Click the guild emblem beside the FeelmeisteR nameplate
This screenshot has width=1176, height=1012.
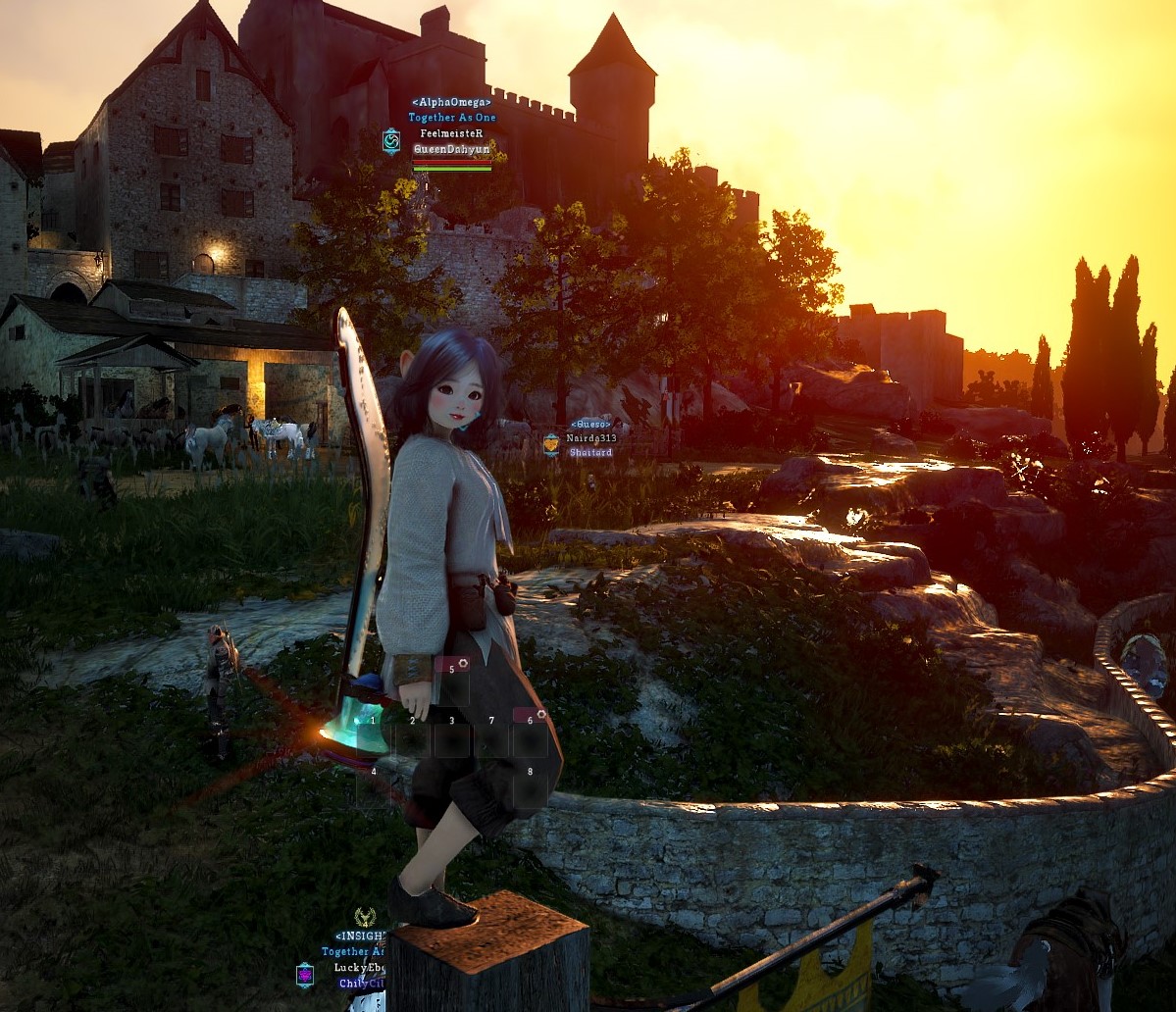click(391, 141)
